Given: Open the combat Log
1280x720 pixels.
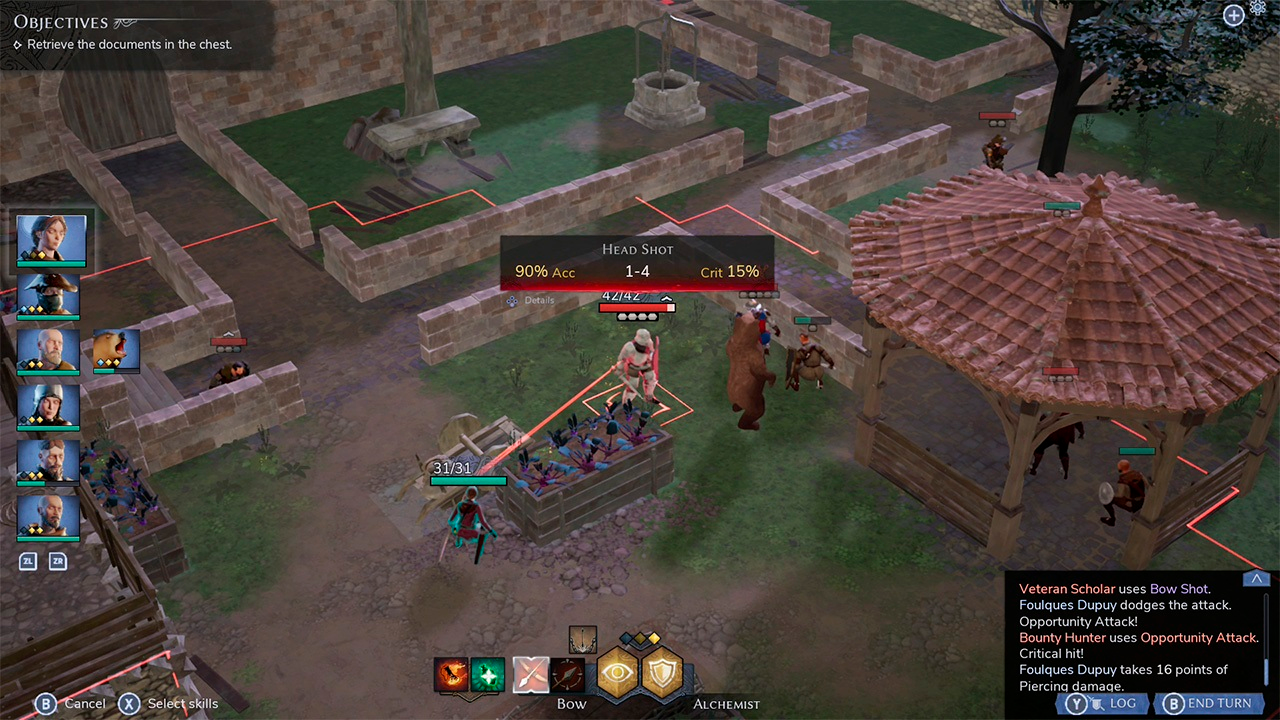Looking at the screenshot, I should coord(1100,703).
